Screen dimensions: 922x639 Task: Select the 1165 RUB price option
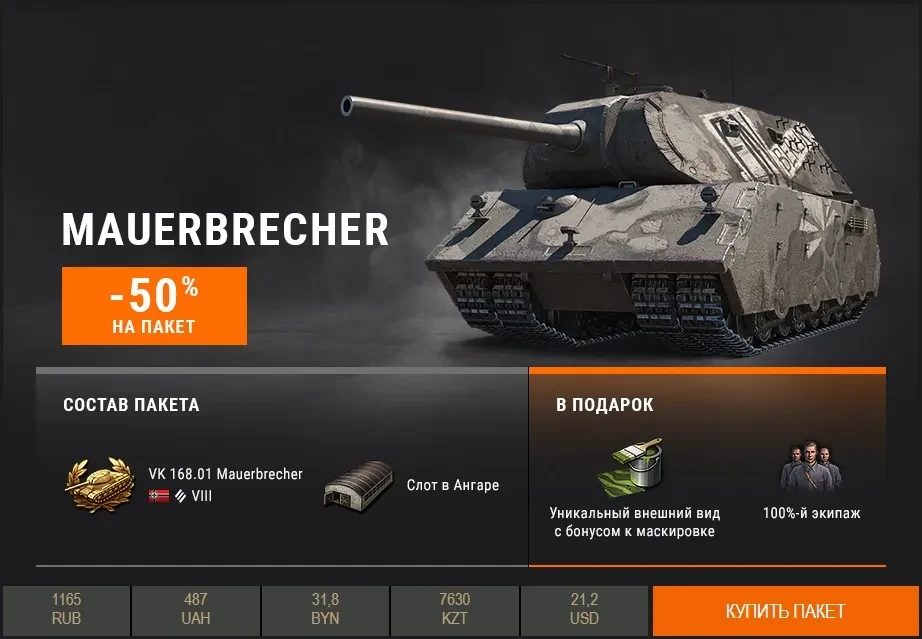point(66,610)
